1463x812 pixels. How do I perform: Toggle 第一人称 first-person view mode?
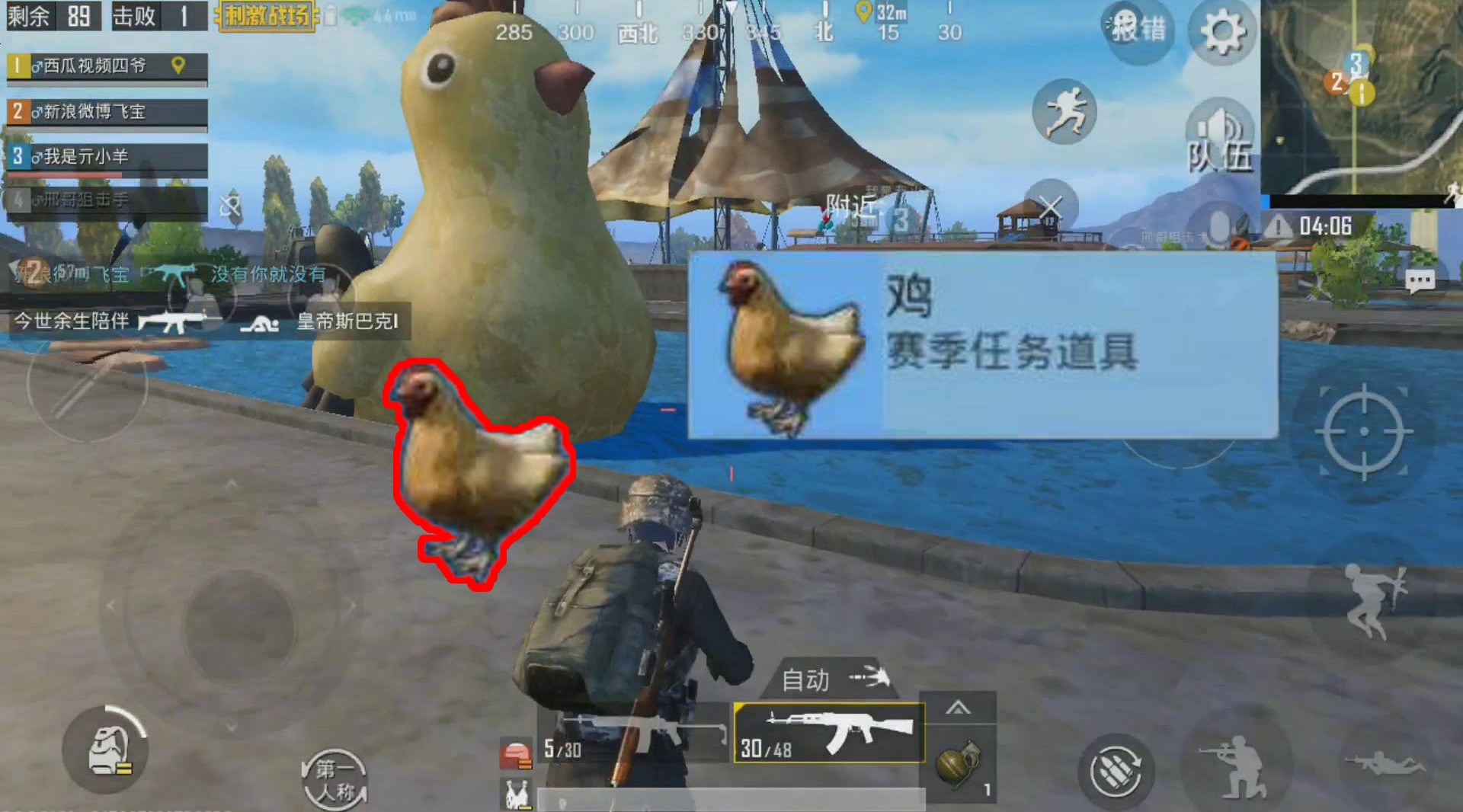(x=336, y=778)
